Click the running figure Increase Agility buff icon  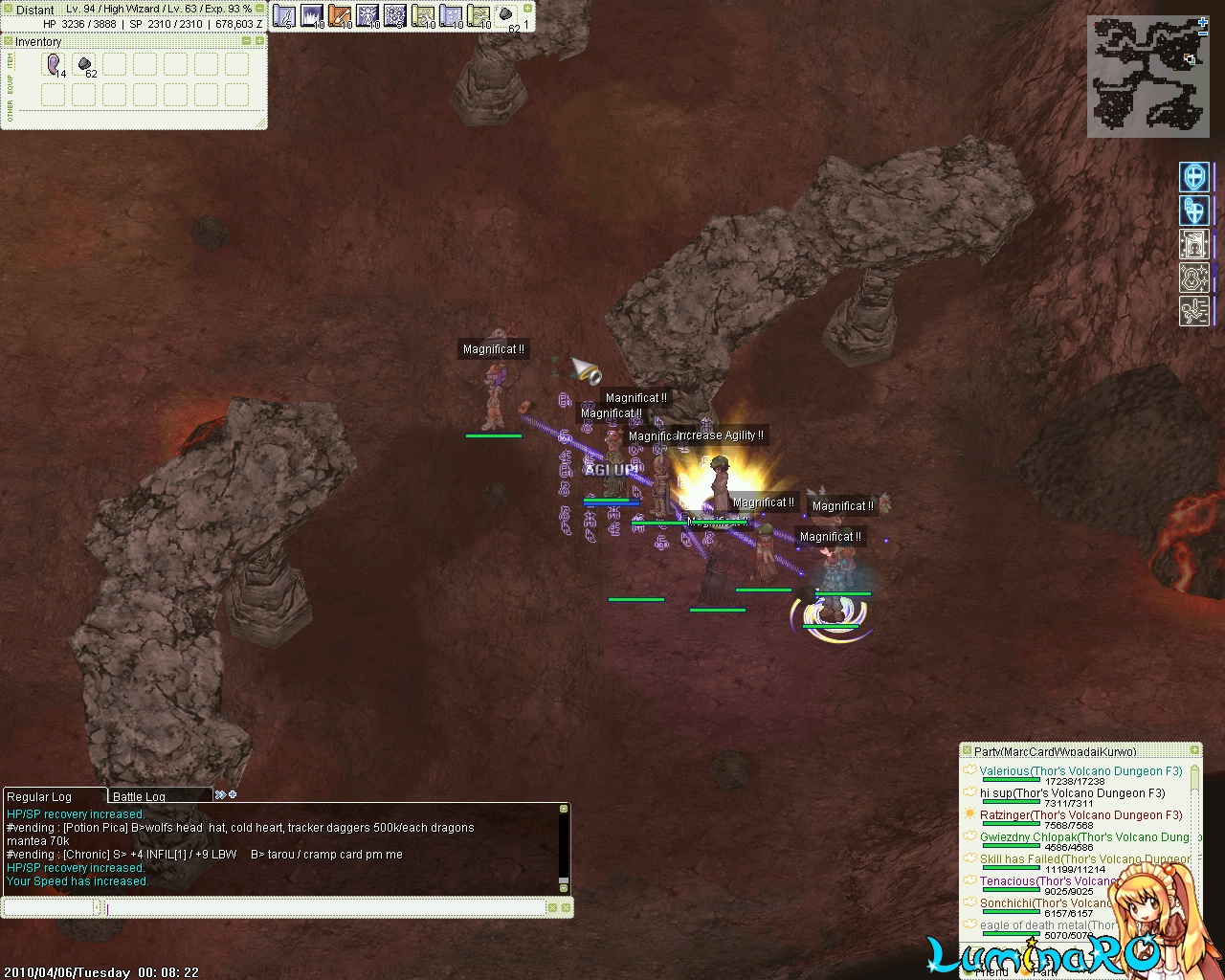(1194, 310)
